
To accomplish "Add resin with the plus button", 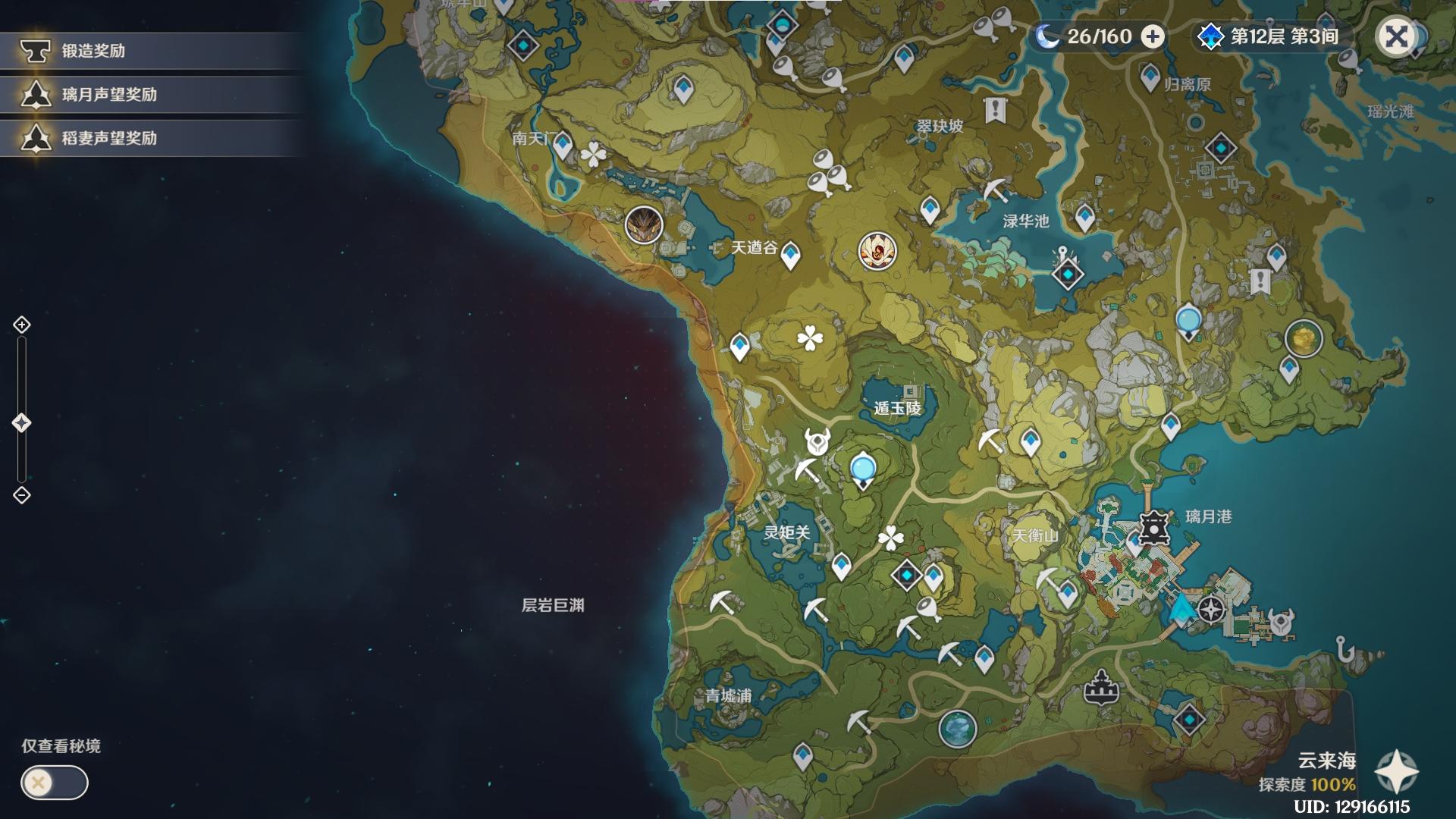I will (x=1153, y=36).
